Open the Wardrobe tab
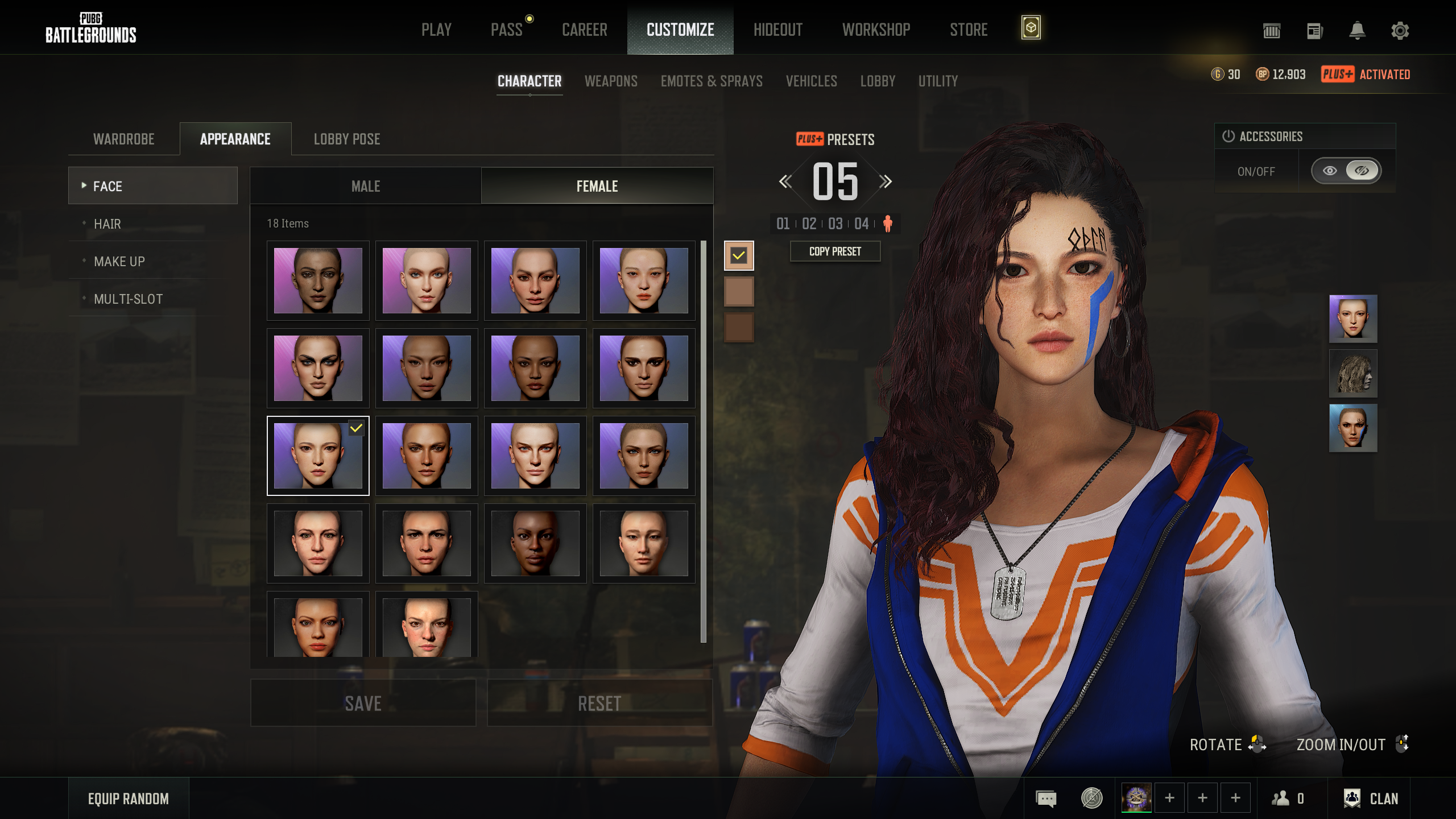 [x=124, y=139]
